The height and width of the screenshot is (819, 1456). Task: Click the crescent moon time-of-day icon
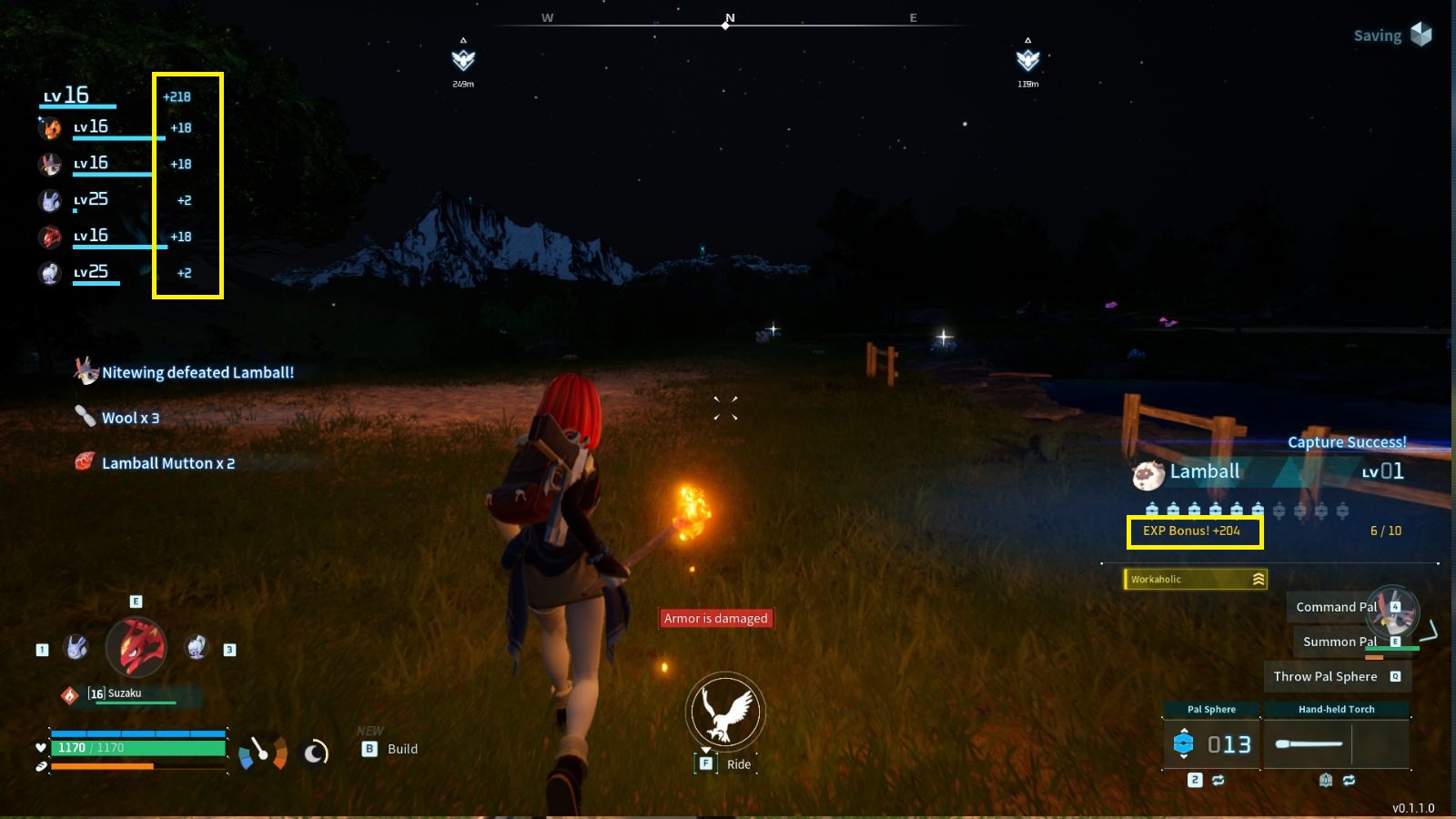pos(315,753)
